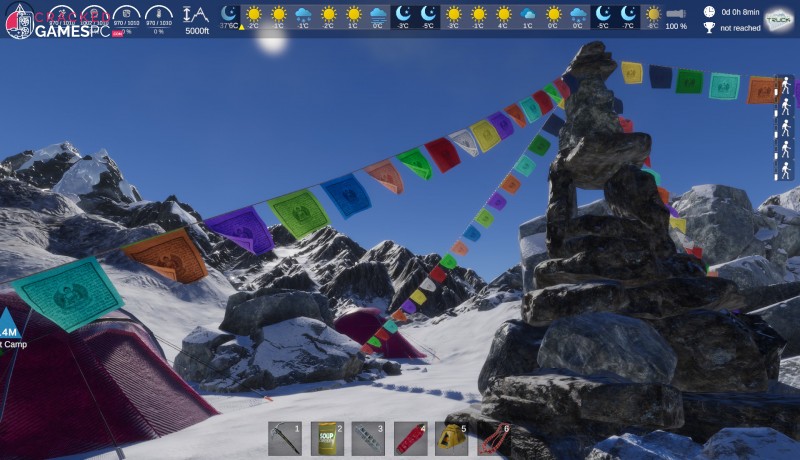This screenshot has height=460, width=800.
Task: Select the ladder in hotbar slot 3
Action: point(368,438)
